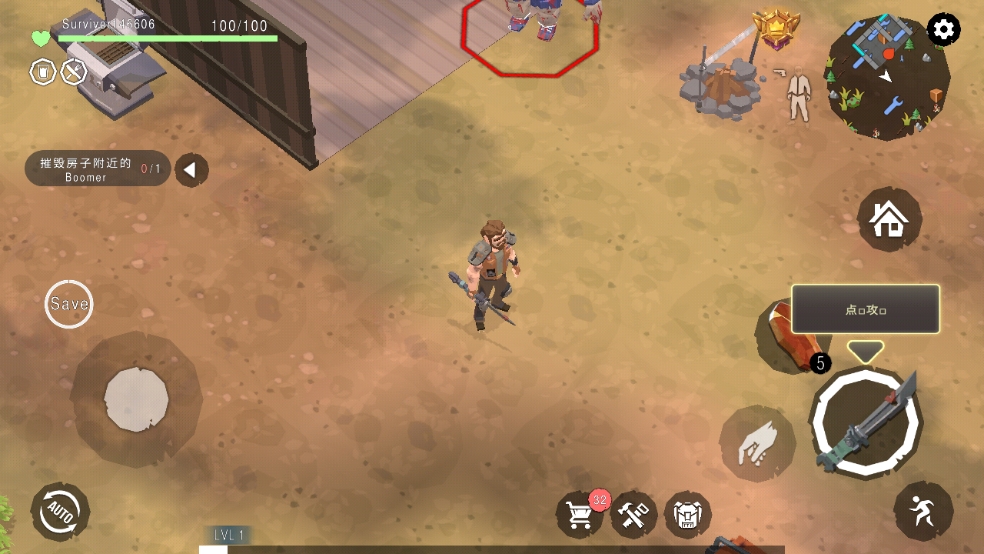Open the gold crown rank badge

point(776,28)
